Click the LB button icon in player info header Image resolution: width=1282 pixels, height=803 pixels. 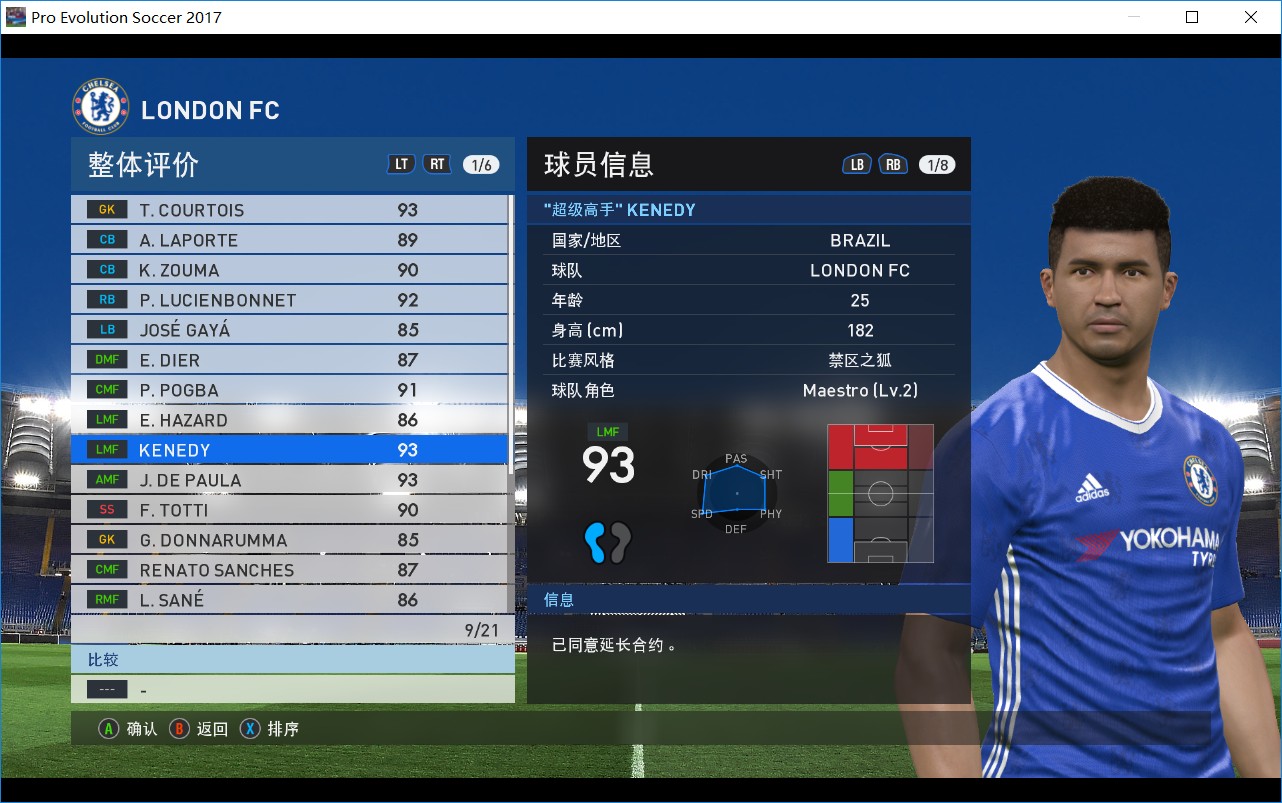[x=856, y=163]
